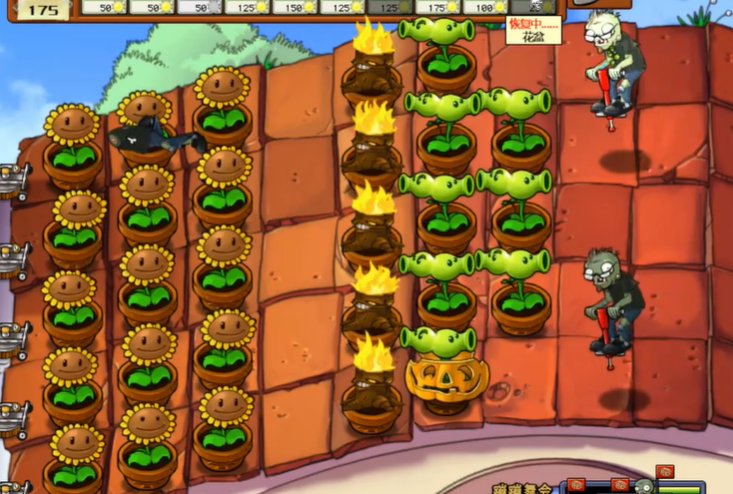Choose the 100-sun seed packet

(x=486, y=7)
